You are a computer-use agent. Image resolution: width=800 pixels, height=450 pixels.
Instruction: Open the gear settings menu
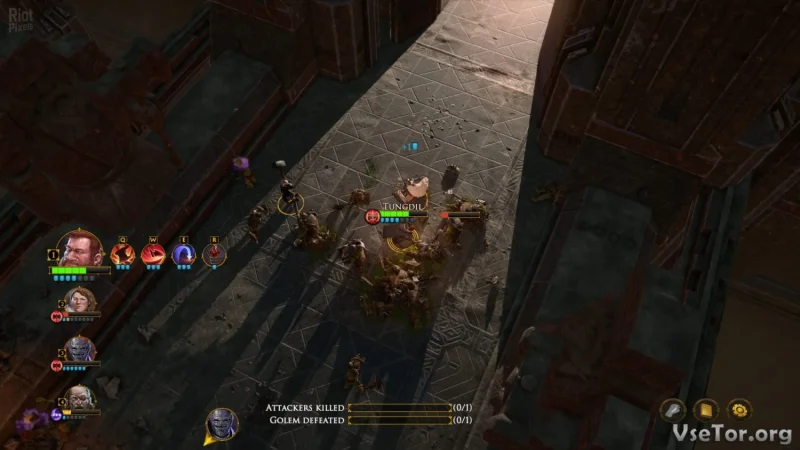pyautogui.click(x=739, y=410)
